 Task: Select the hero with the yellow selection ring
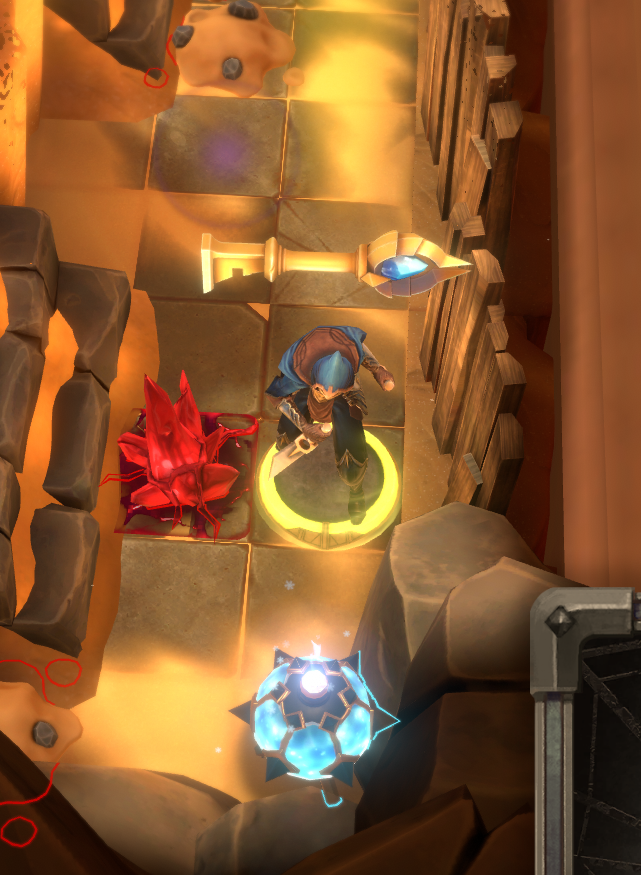329,420
